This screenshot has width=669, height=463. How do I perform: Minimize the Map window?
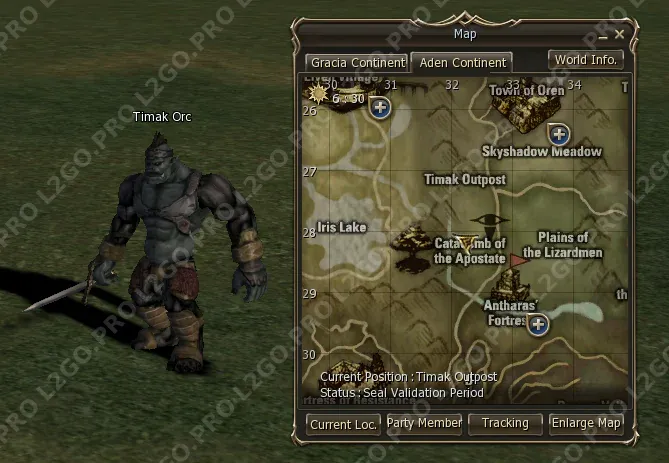click(603, 35)
